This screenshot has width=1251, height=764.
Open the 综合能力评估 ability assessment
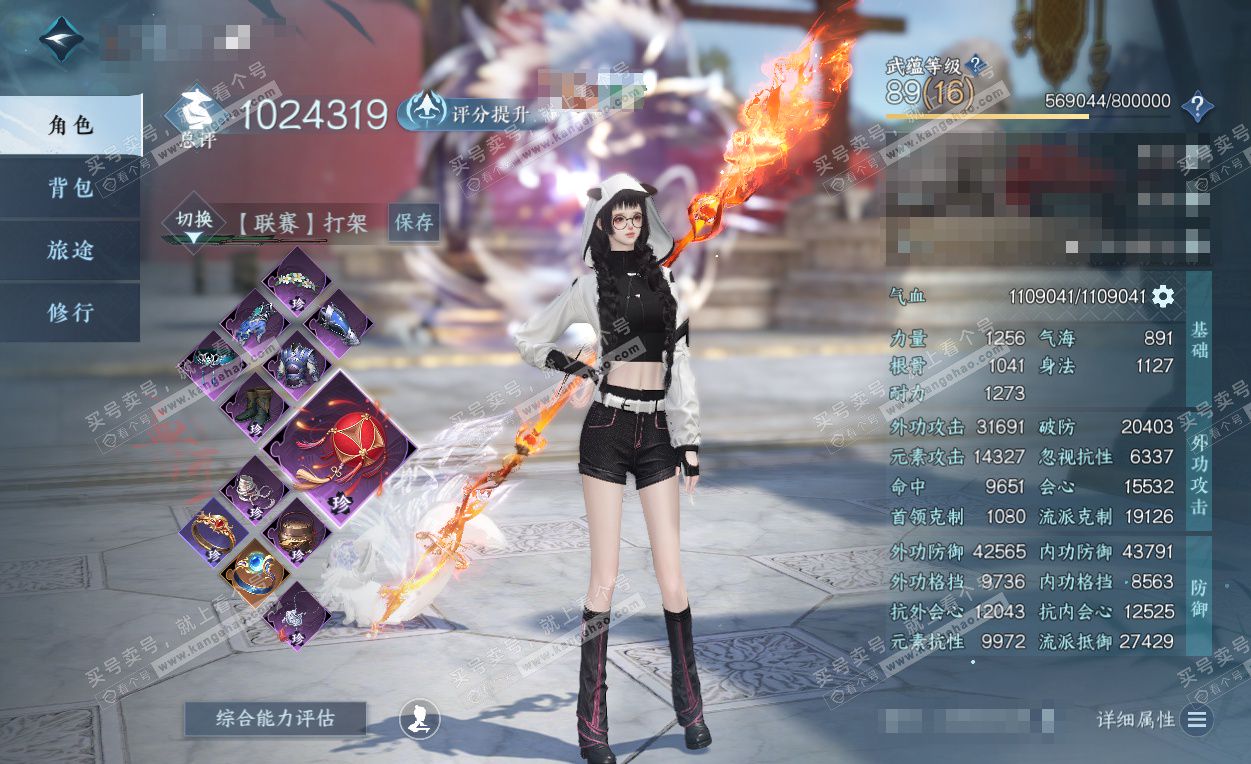point(275,718)
